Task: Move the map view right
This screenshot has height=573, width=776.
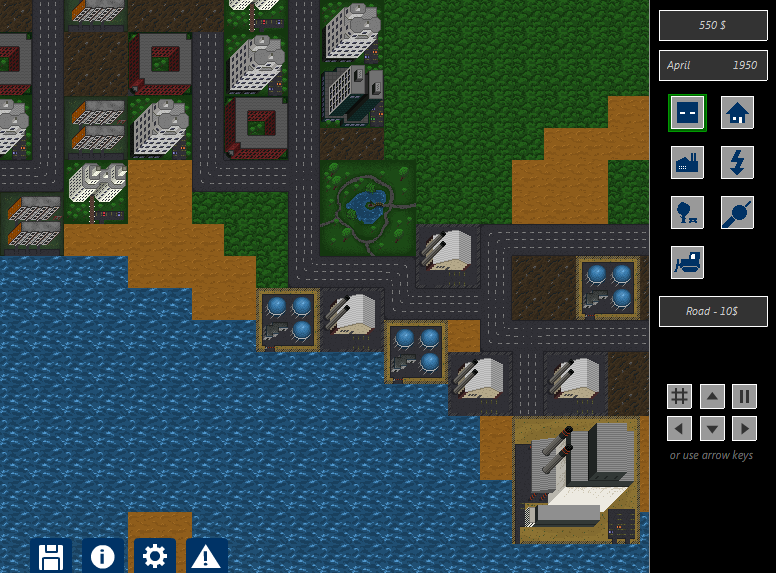Action: (744, 429)
